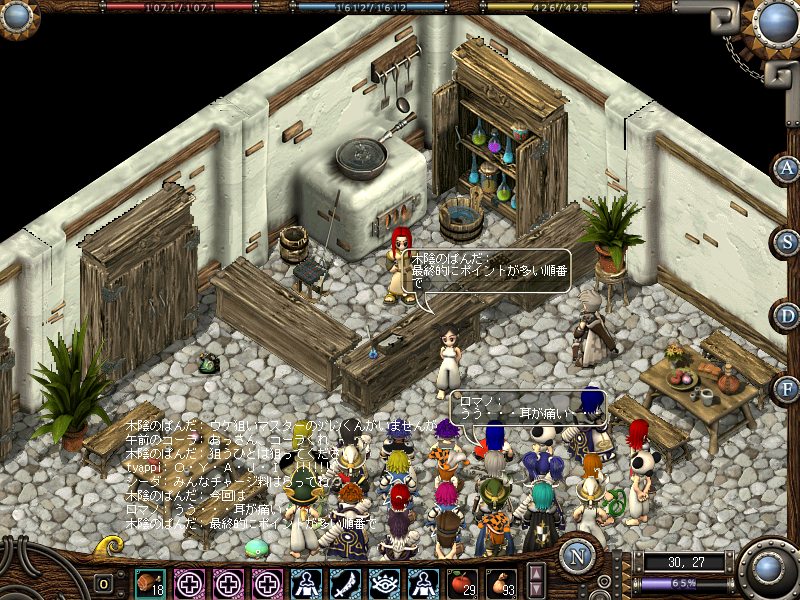The height and width of the screenshot is (600, 800).
Task: Click the round A button
Action: (x=787, y=168)
